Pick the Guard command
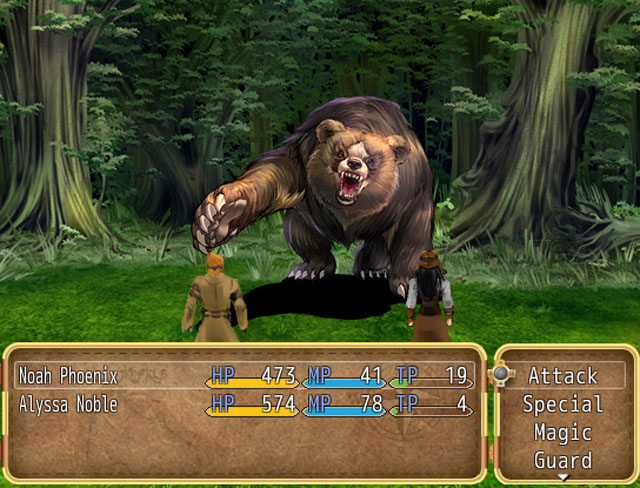The width and height of the screenshot is (640, 488). pyautogui.click(x=563, y=460)
